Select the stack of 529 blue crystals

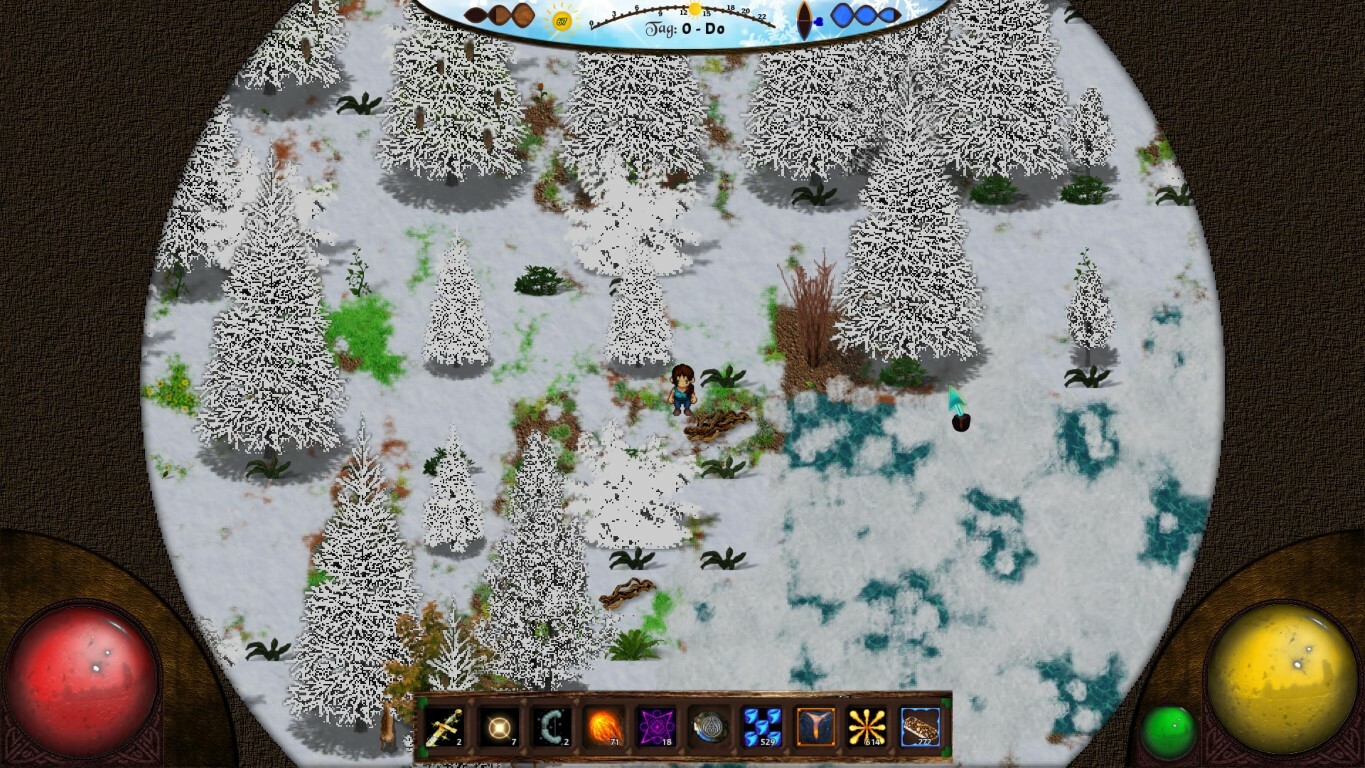762,729
